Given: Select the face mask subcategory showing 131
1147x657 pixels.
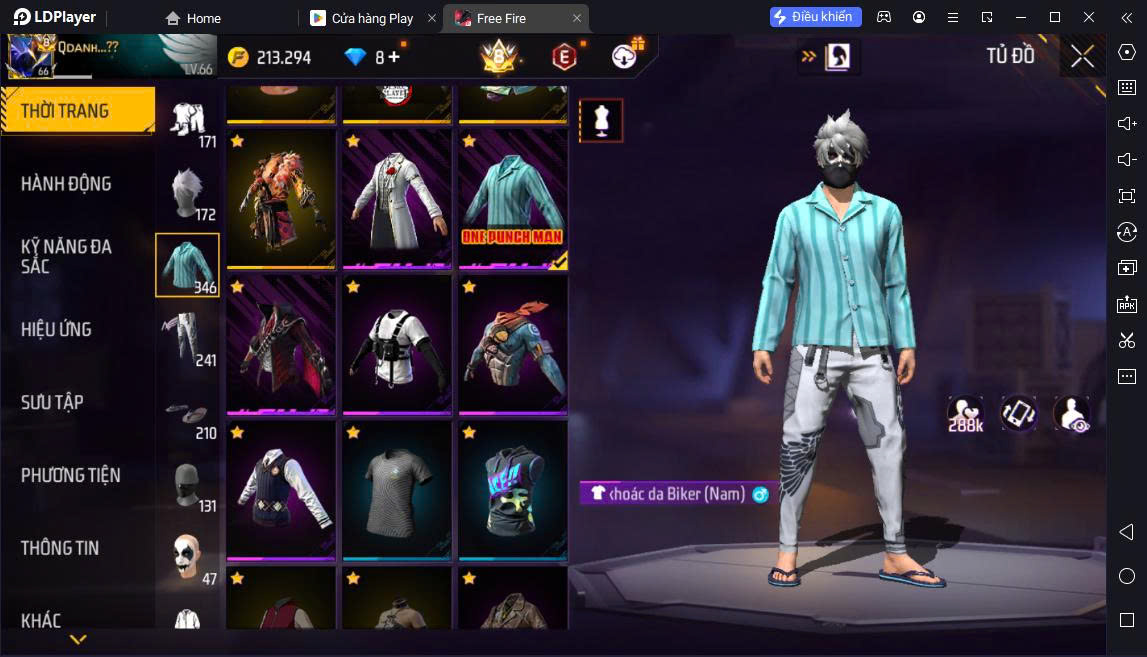Looking at the screenshot, I should (187, 485).
